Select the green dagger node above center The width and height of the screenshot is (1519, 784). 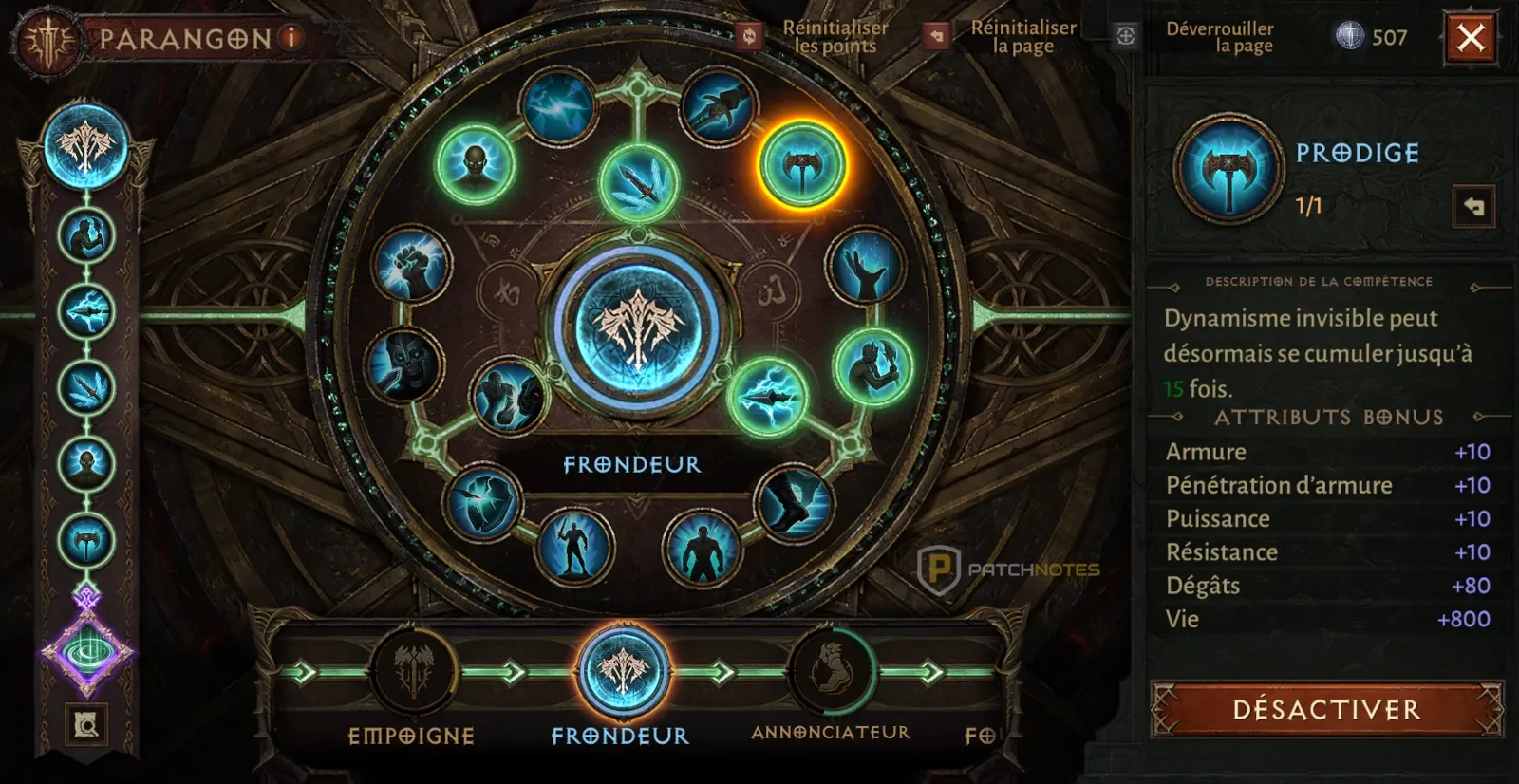tap(640, 185)
